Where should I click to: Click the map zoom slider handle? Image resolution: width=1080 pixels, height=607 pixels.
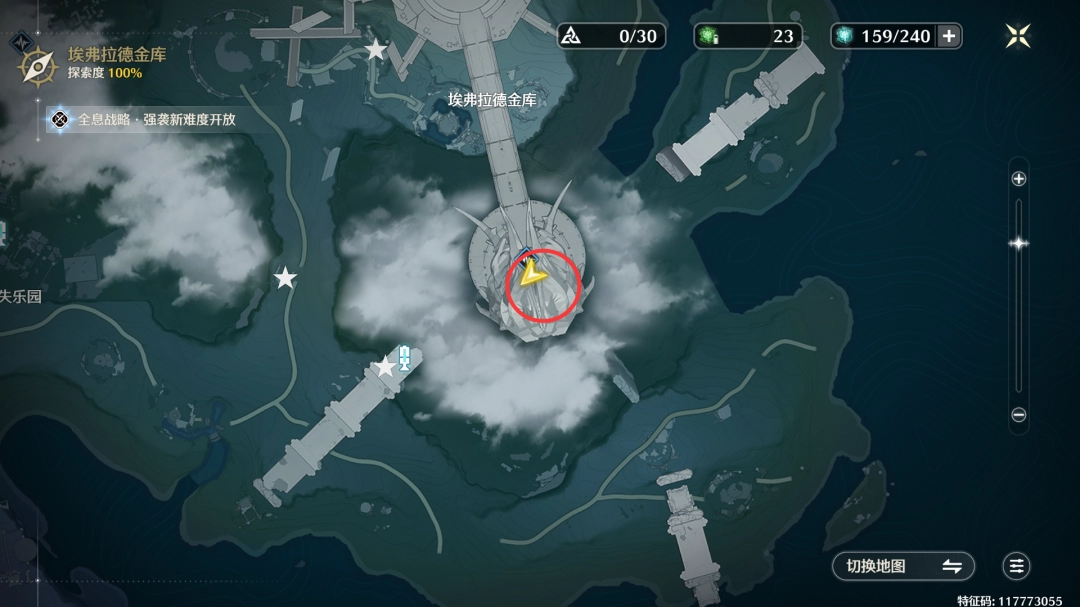point(1019,243)
